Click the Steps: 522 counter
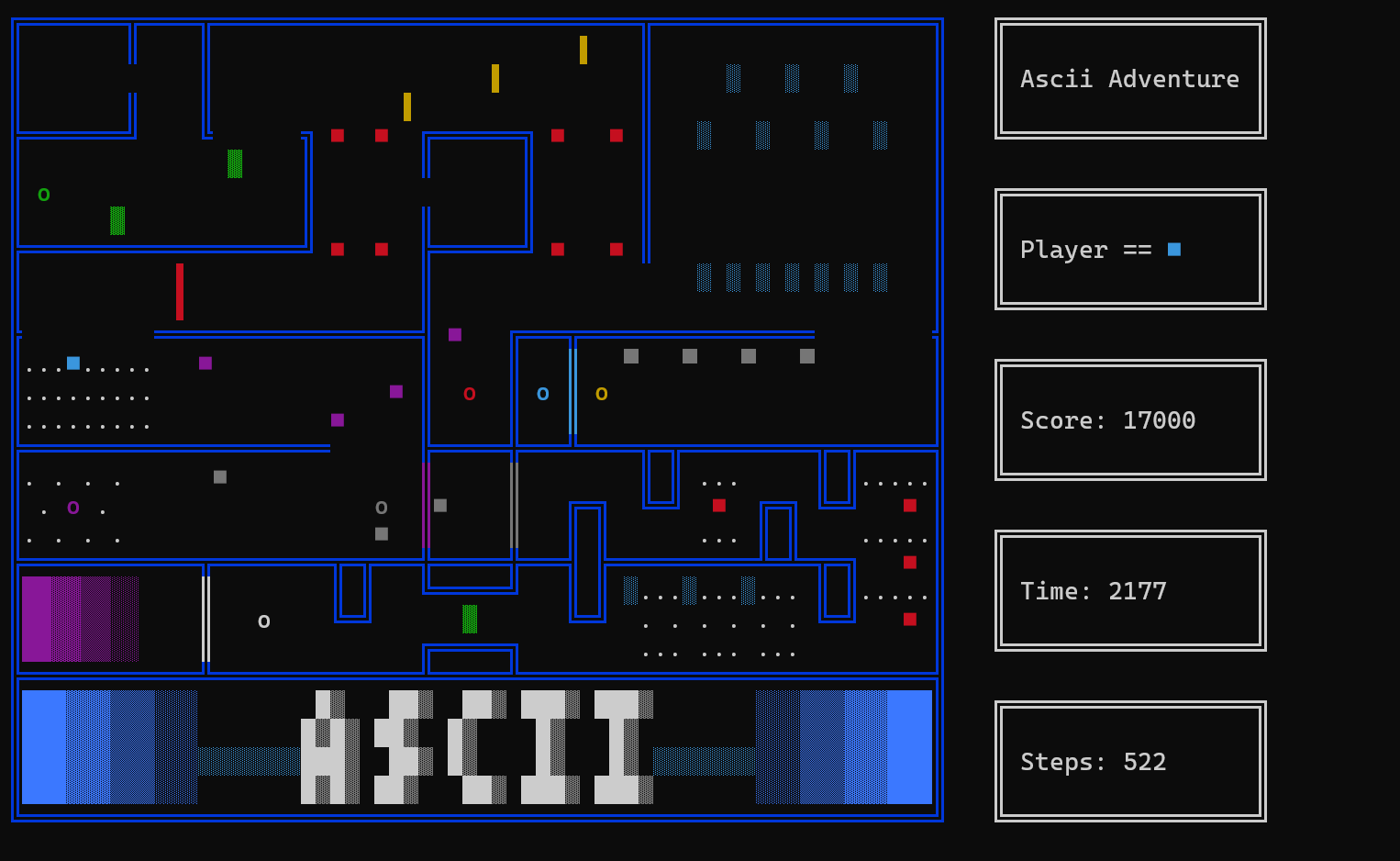1400x861 pixels. pyautogui.click(x=1129, y=761)
